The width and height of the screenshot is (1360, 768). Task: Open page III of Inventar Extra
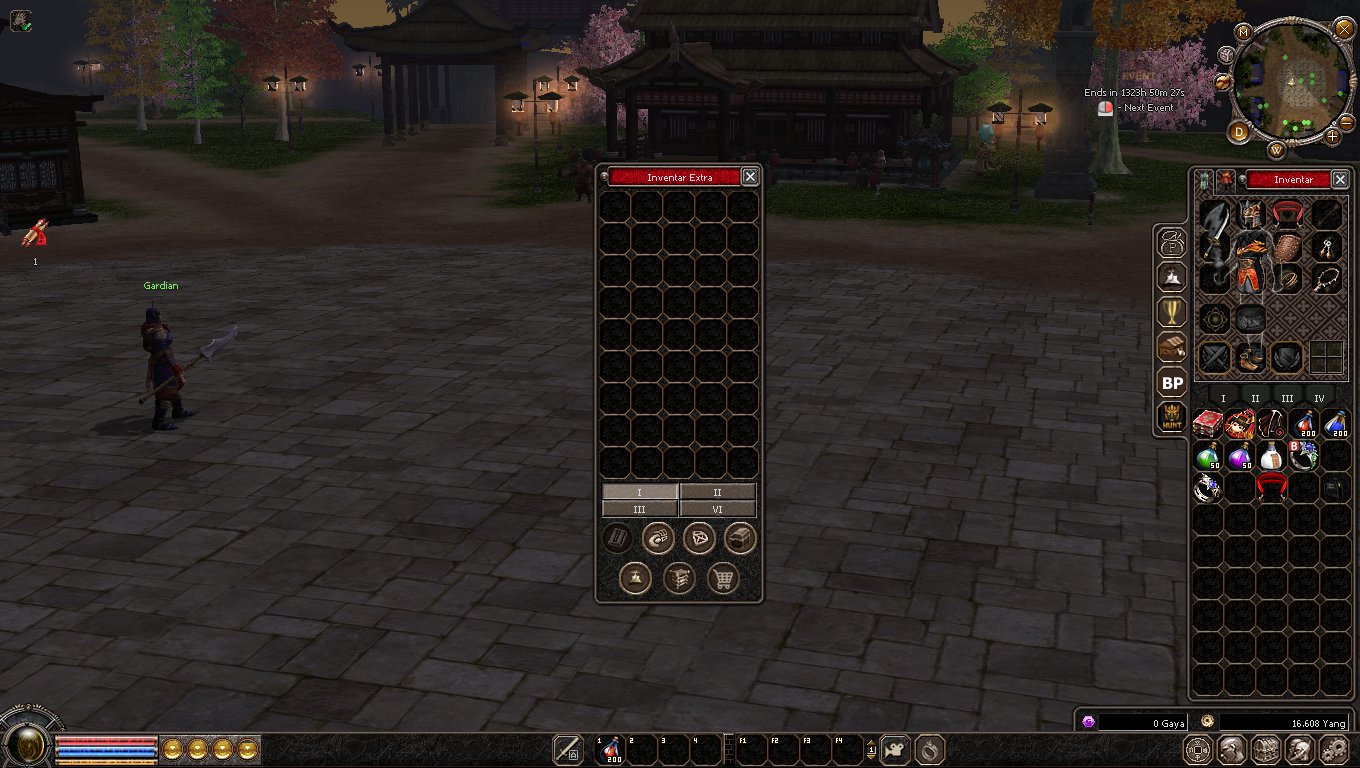pyautogui.click(x=640, y=509)
